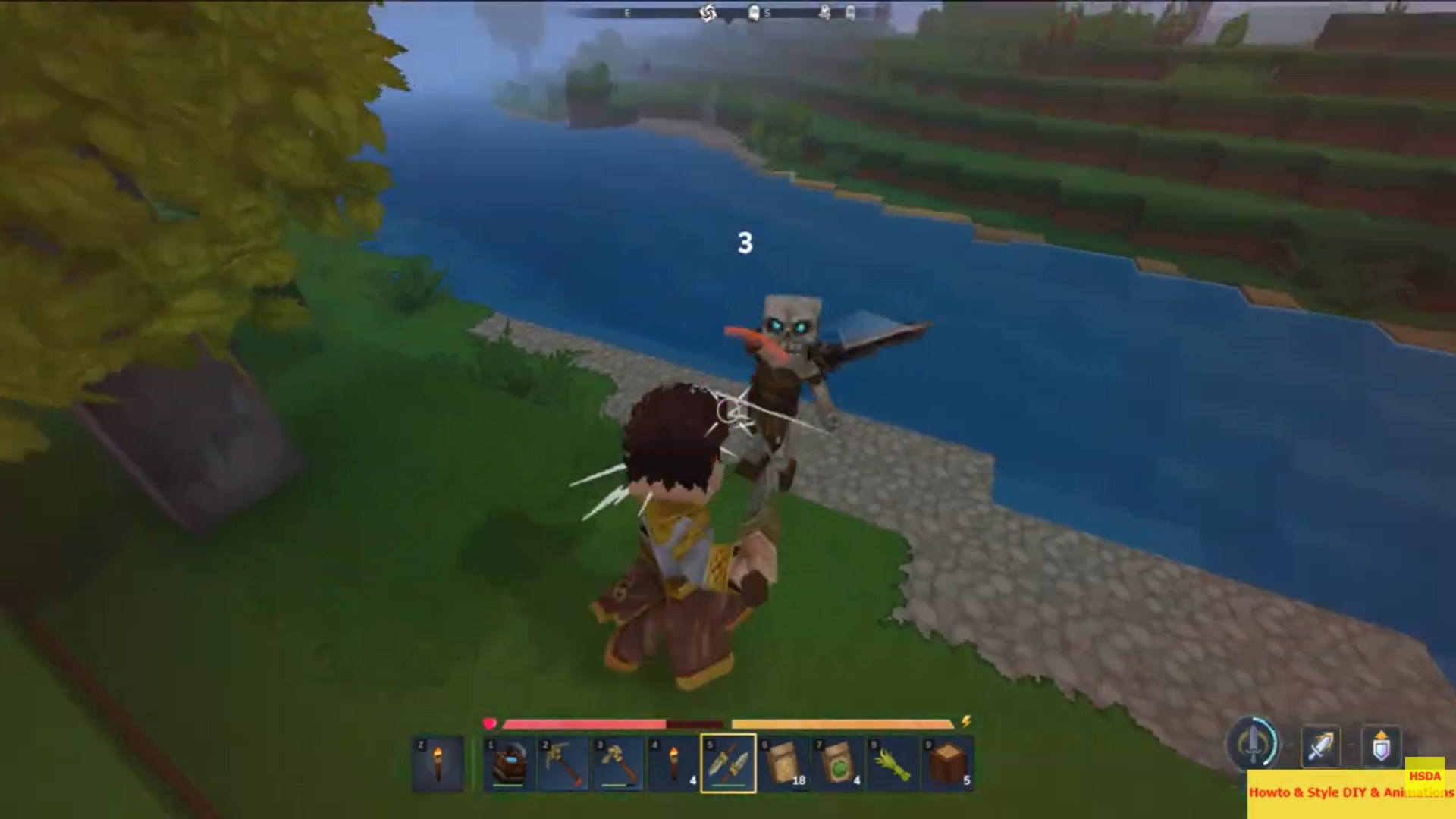Click the ghost marker near the S compass letter
The width and height of the screenshot is (1456, 819).
754,13
